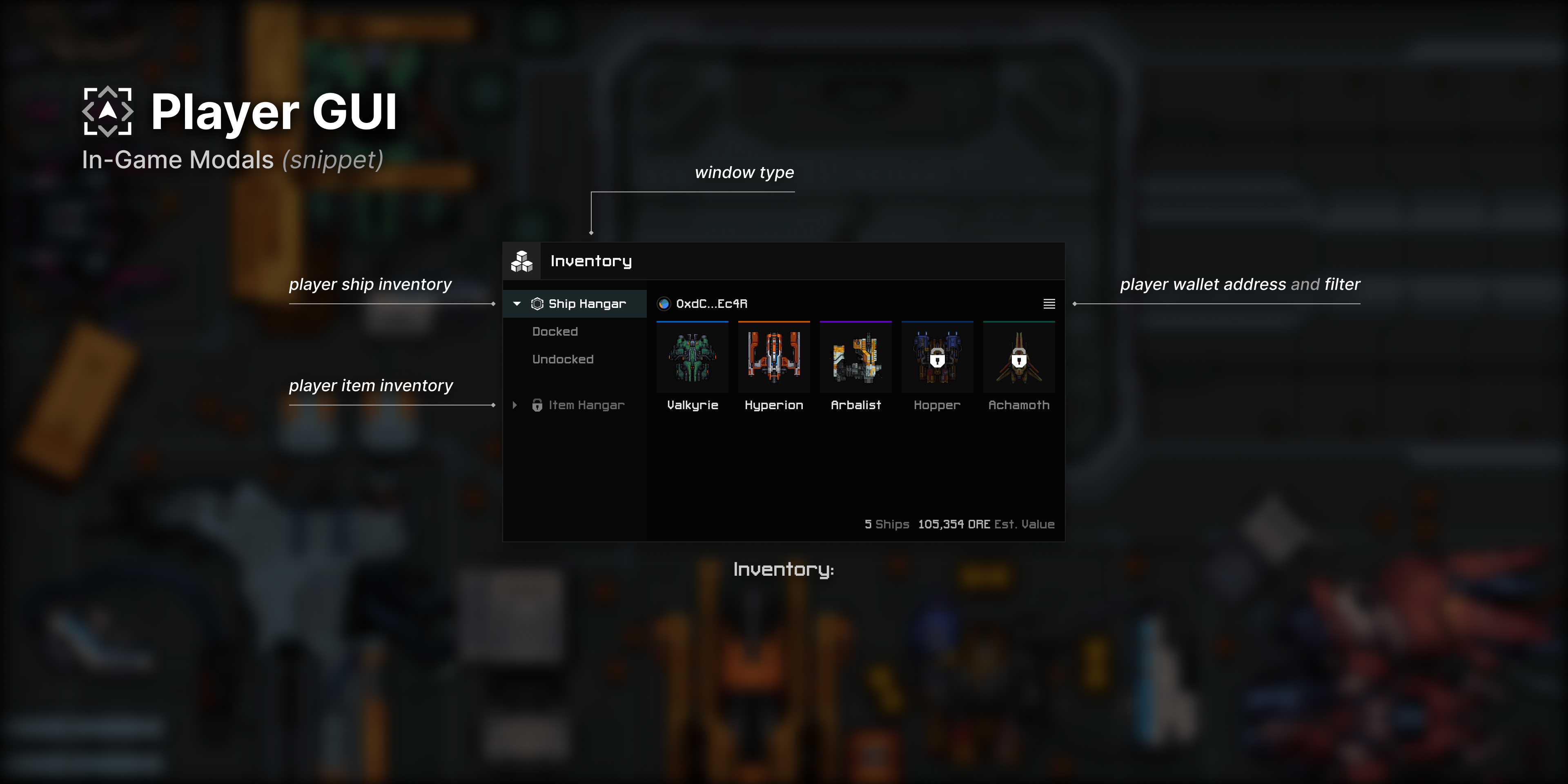Screen dimensions: 1568x784
Task: Toggle the Undocked ships filter
Action: (x=563, y=359)
